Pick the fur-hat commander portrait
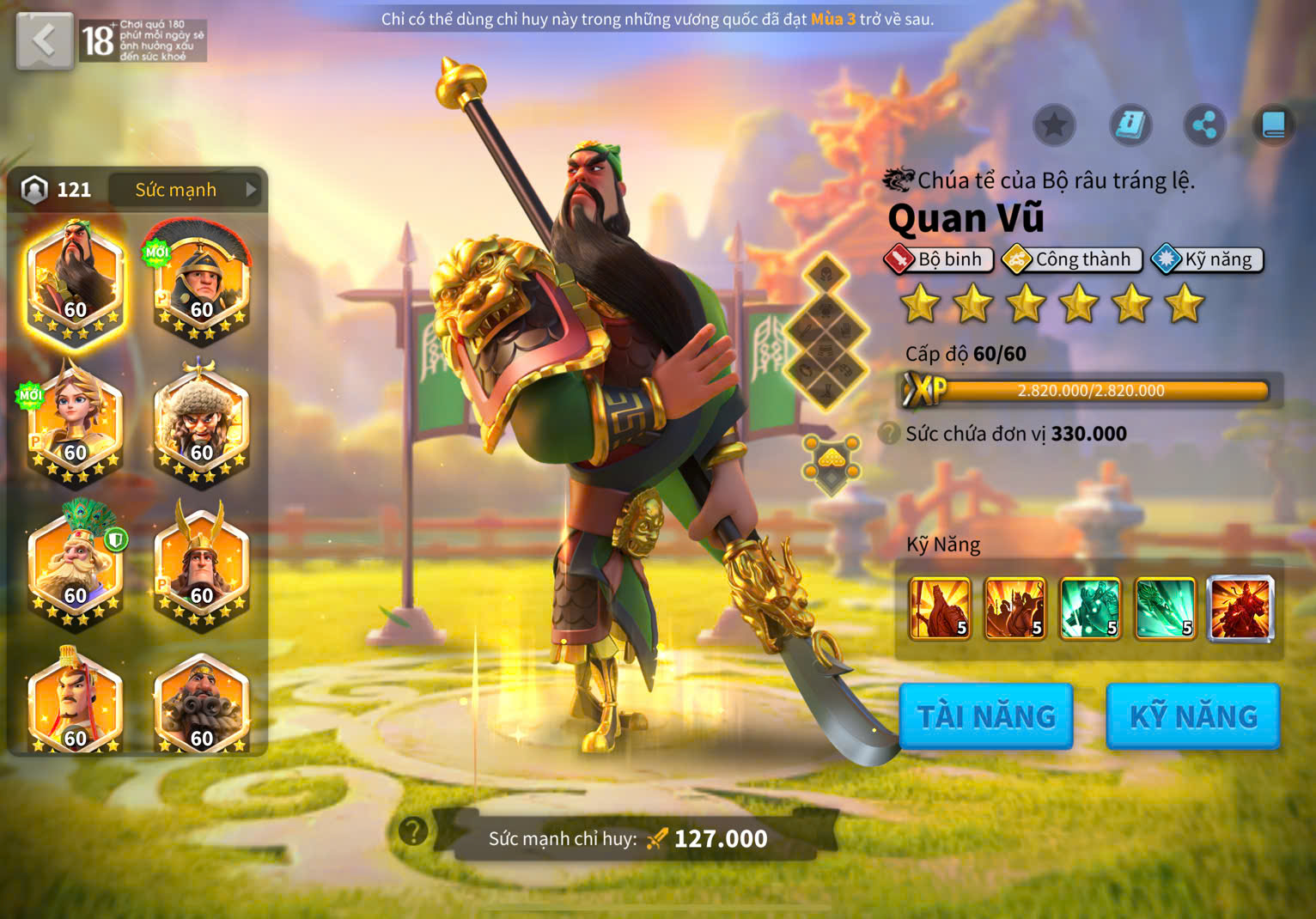This screenshot has width=1316, height=919. point(201,423)
